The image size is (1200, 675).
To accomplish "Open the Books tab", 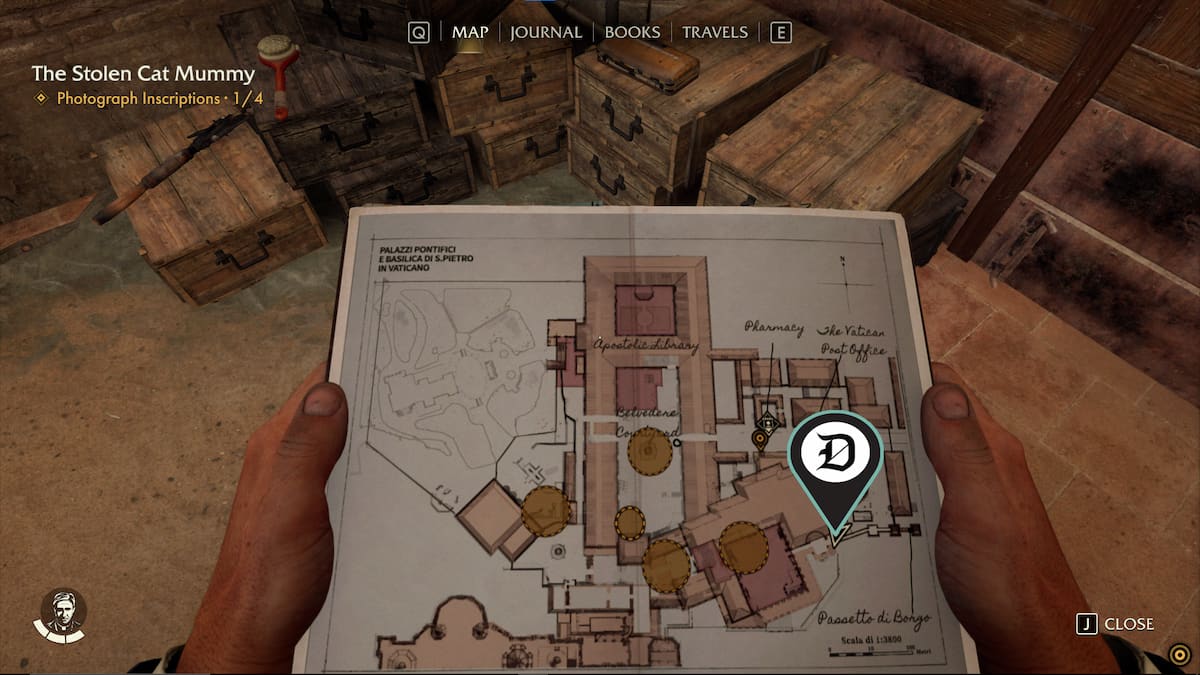I will [632, 32].
